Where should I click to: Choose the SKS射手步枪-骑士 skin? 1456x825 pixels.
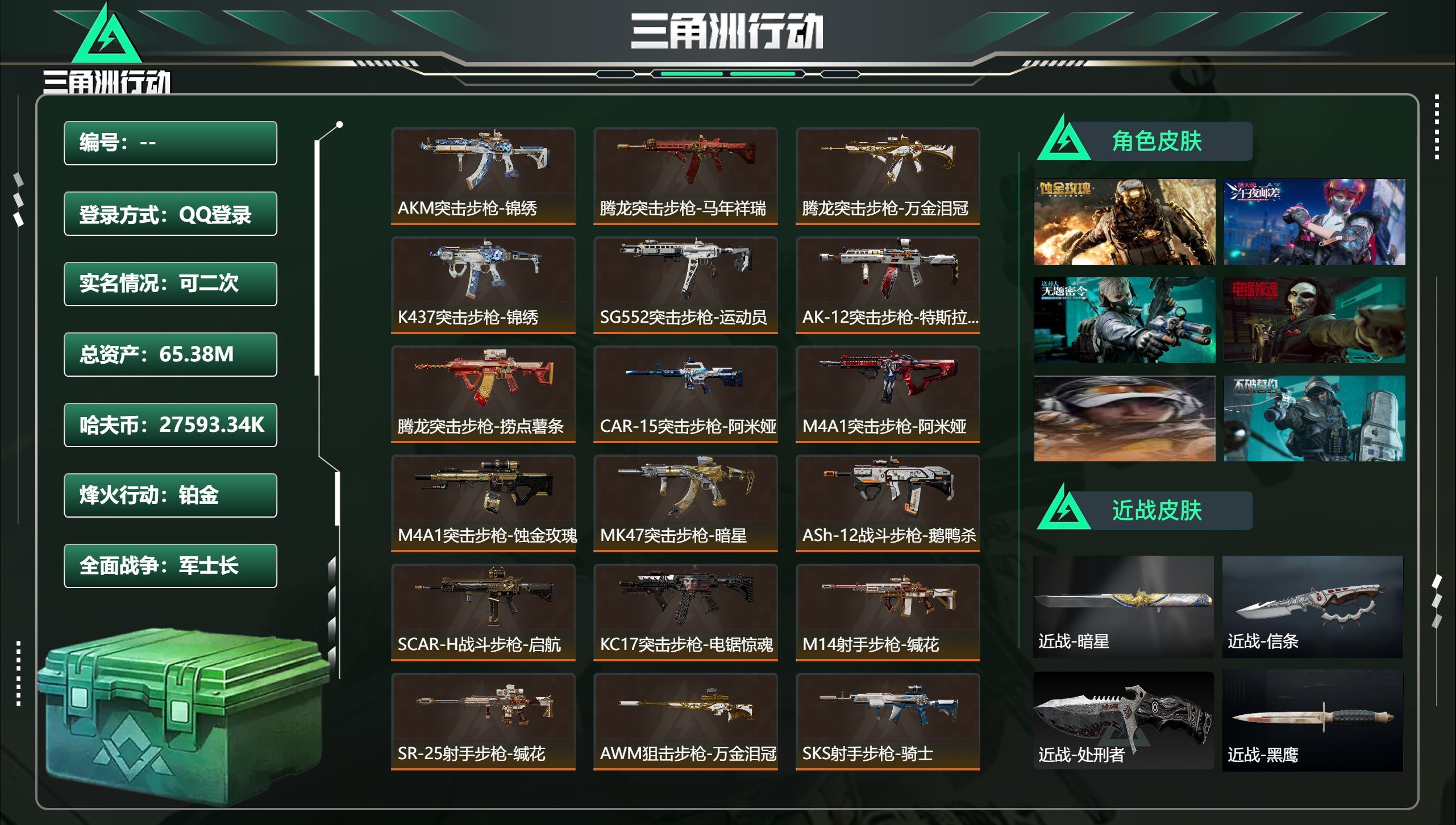tap(888, 721)
